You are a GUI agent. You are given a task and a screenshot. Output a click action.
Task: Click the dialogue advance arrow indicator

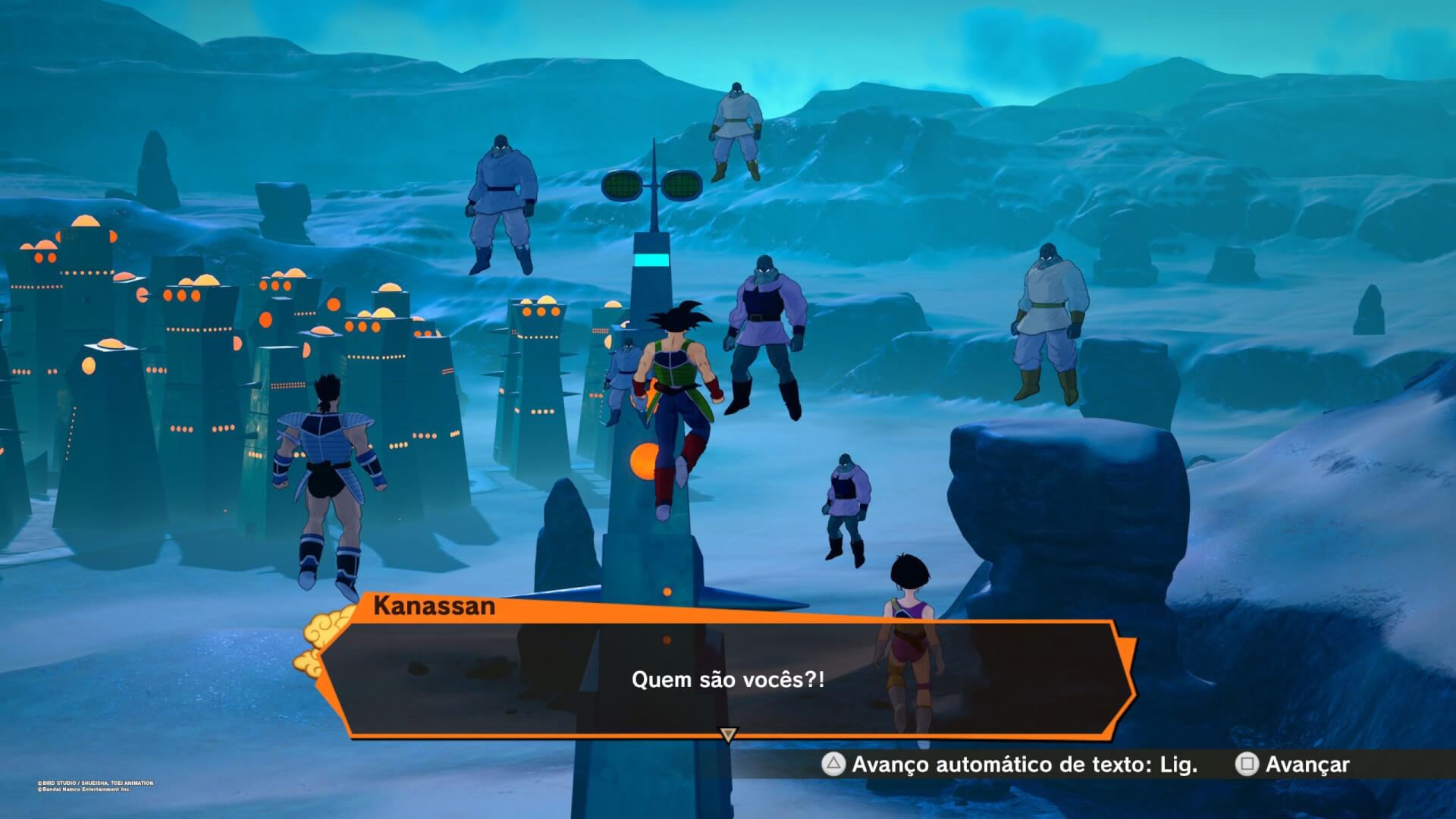pos(728,735)
